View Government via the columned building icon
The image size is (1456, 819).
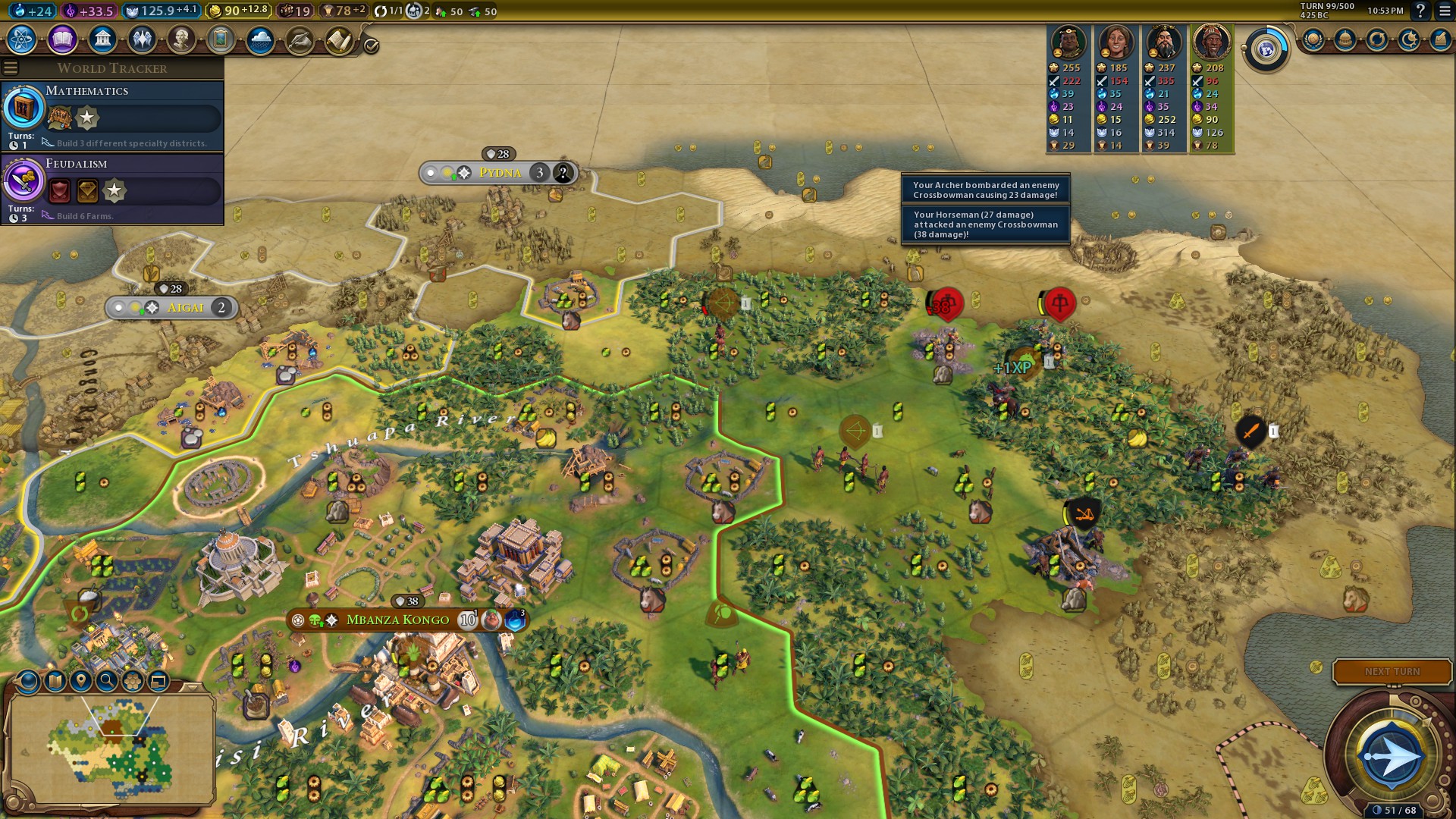click(x=102, y=39)
